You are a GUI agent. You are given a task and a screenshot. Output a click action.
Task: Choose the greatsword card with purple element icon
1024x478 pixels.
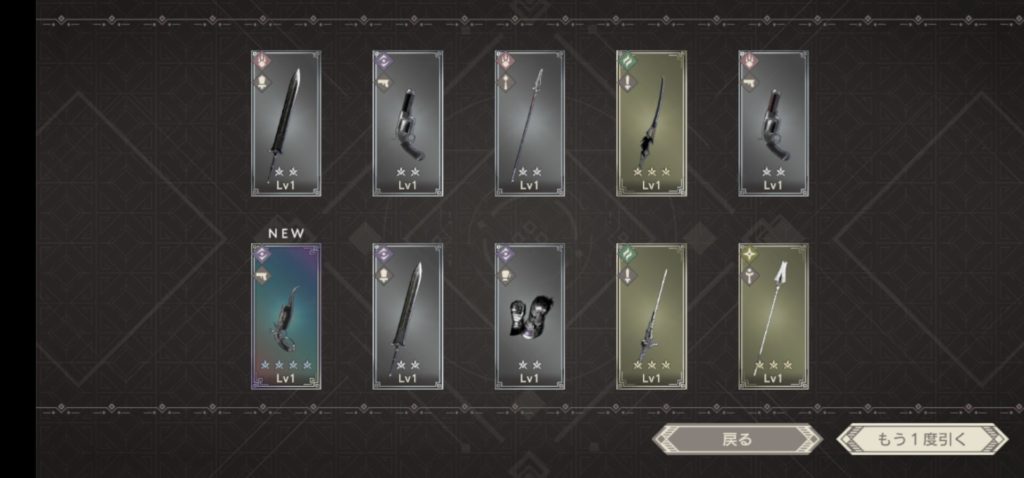[x=407, y=316]
